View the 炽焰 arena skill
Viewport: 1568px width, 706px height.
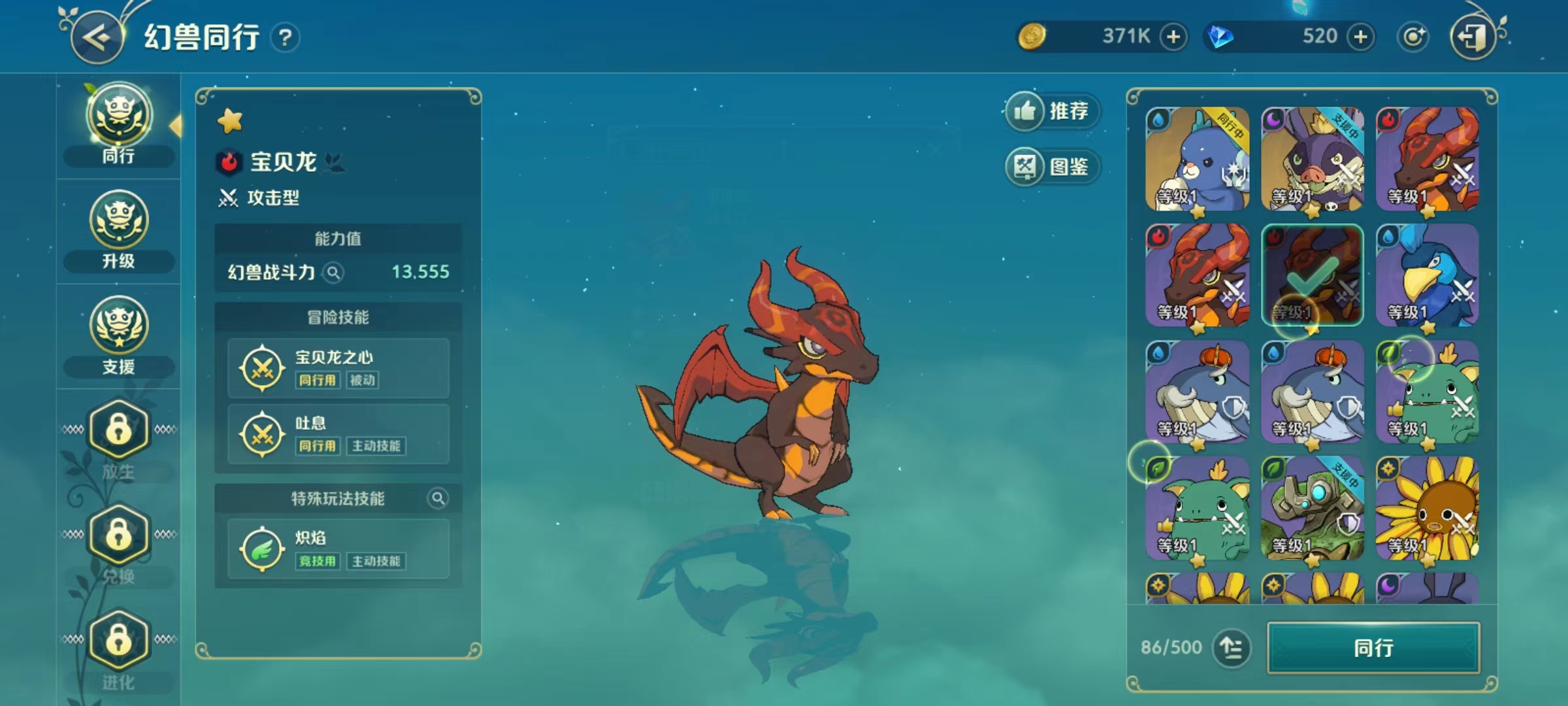338,549
